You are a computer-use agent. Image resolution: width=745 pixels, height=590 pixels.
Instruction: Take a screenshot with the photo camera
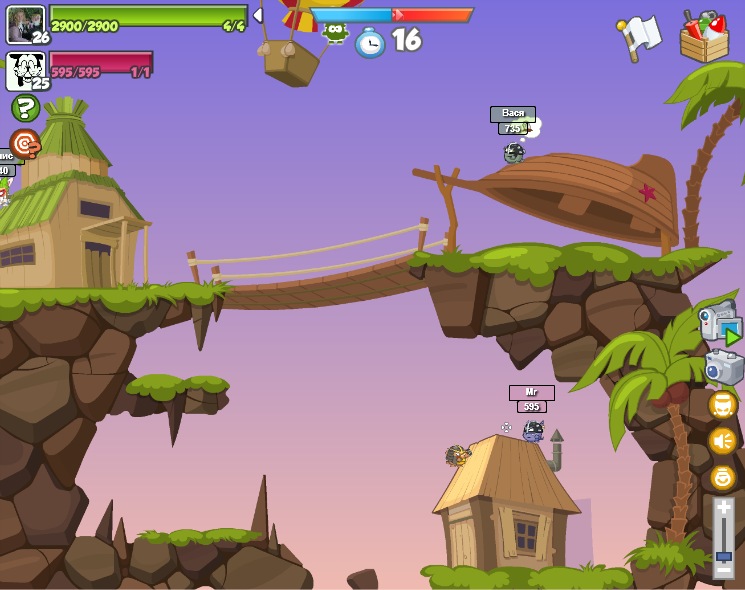tap(723, 367)
